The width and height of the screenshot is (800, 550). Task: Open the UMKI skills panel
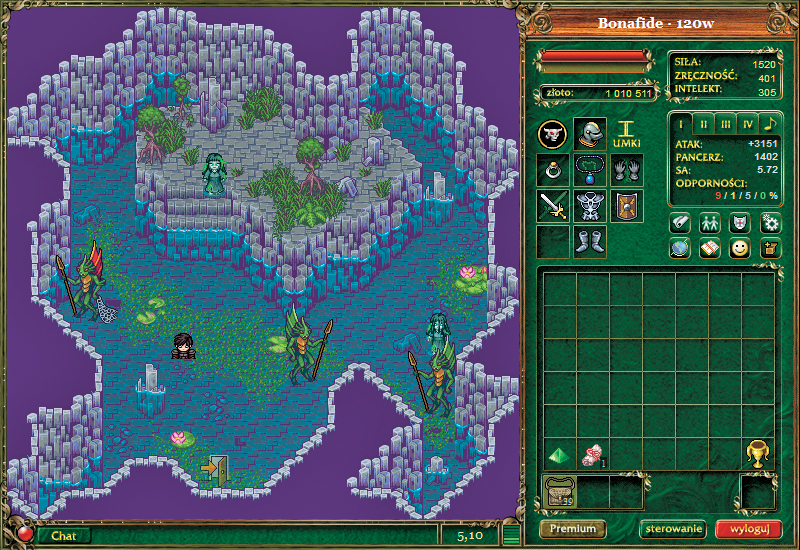coord(626,134)
